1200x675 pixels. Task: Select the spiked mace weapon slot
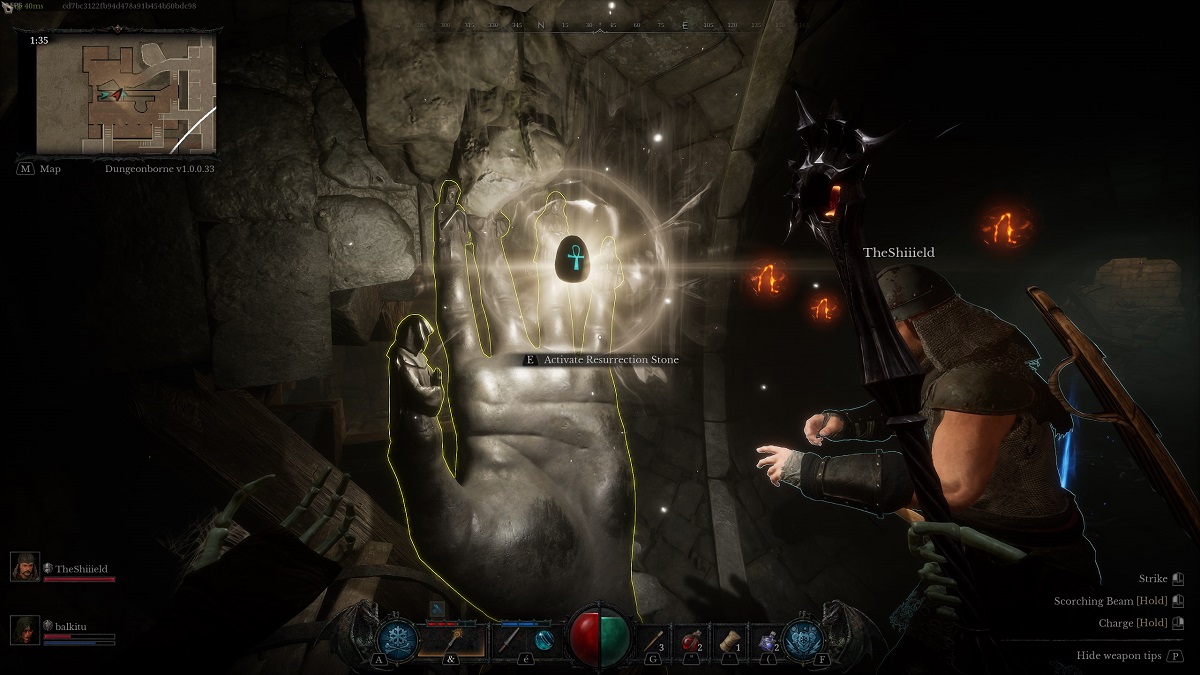450,638
